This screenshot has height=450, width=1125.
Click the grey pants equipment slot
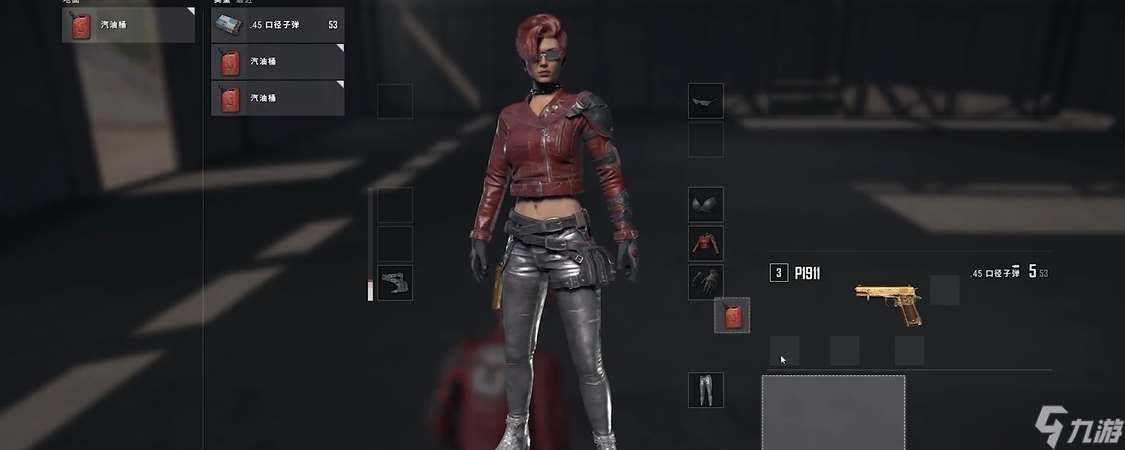pyautogui.click(x=705, y=390)
